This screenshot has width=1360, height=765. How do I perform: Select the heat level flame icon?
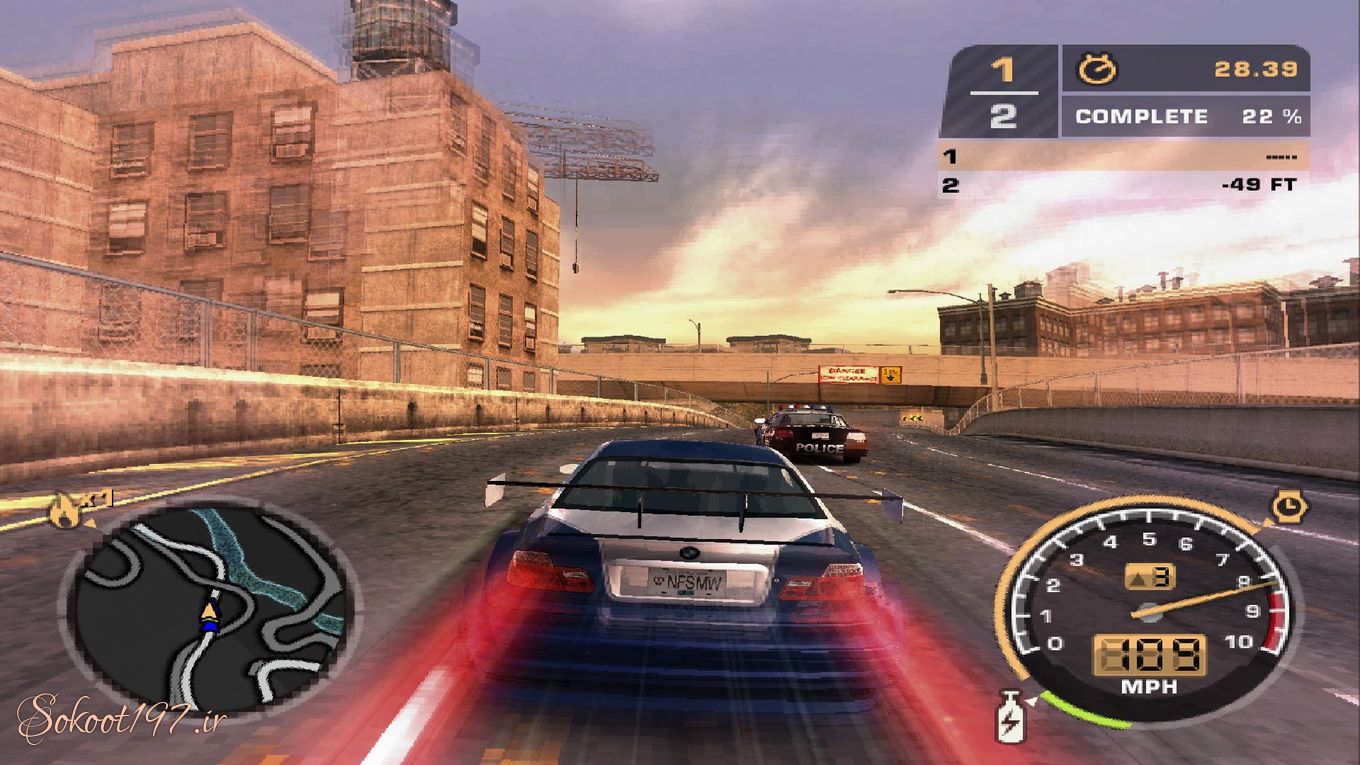(65, 512)
